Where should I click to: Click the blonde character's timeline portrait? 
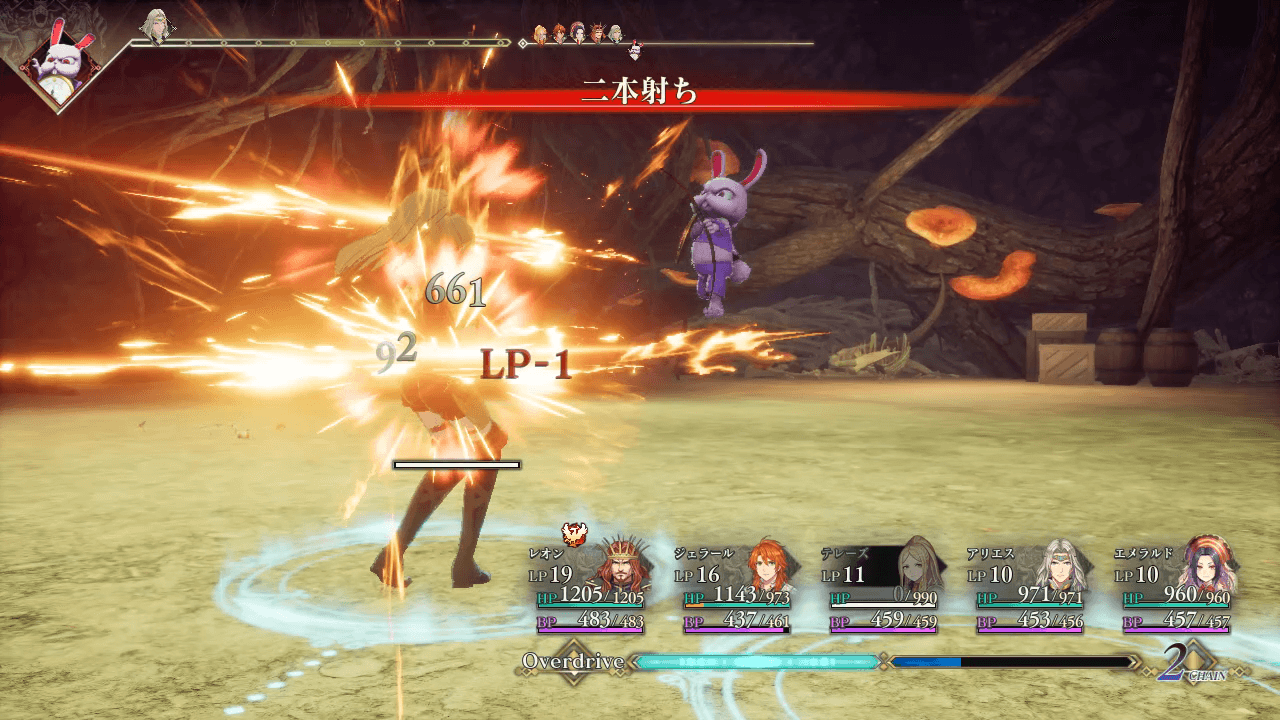tap(155, 26)
